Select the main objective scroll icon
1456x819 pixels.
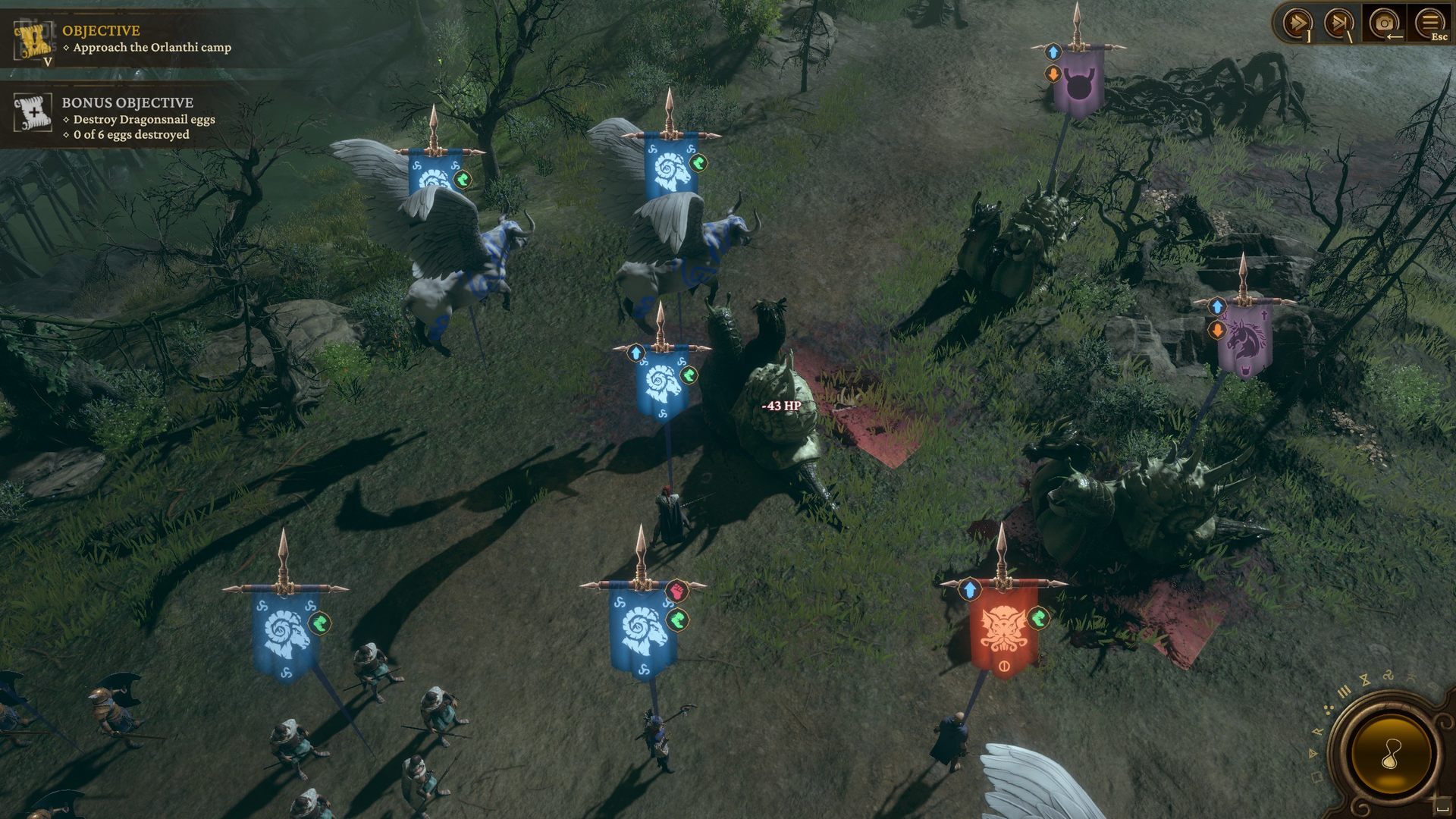pos(33,40)
